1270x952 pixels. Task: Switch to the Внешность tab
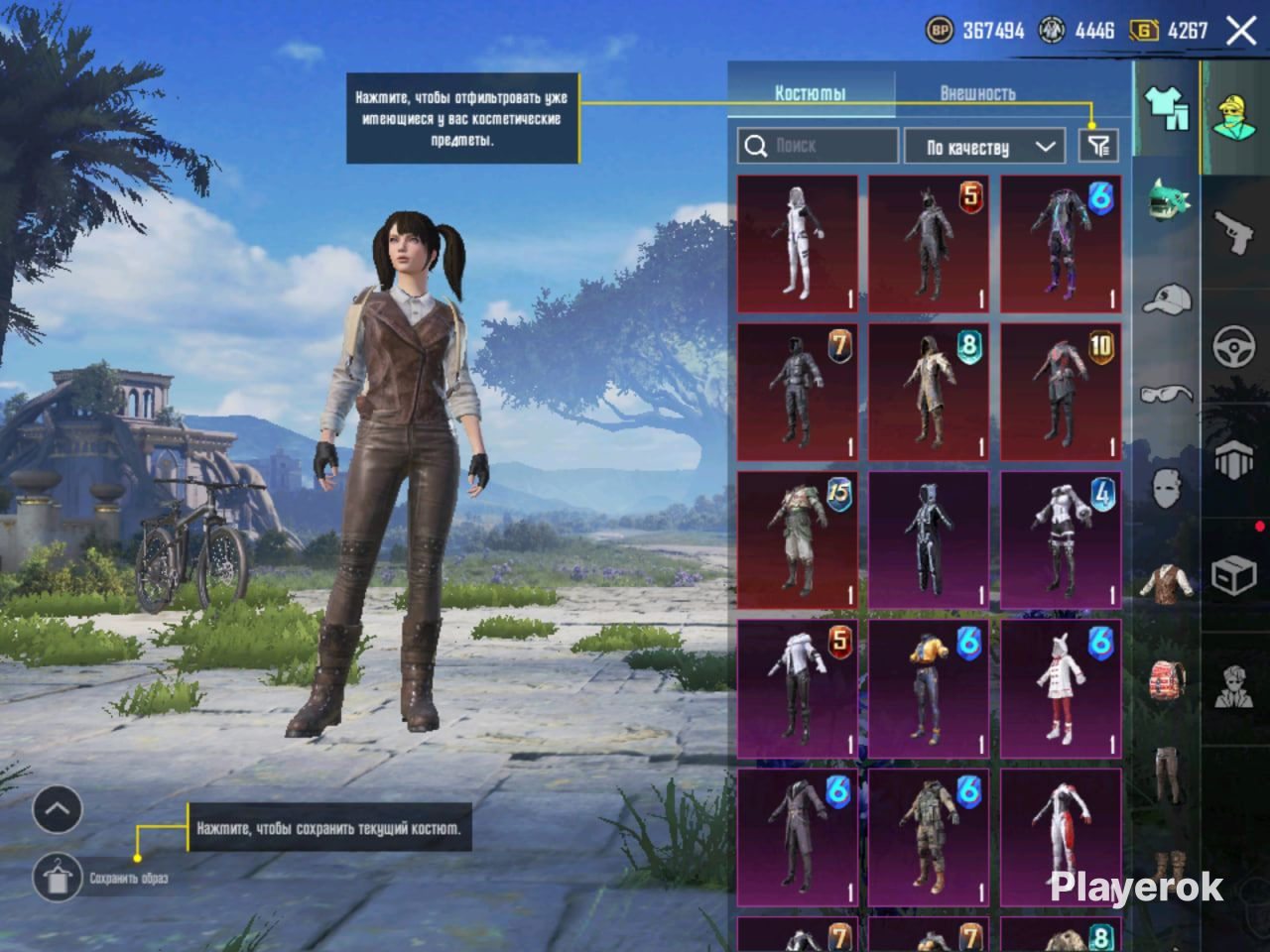tap(977, 93)
